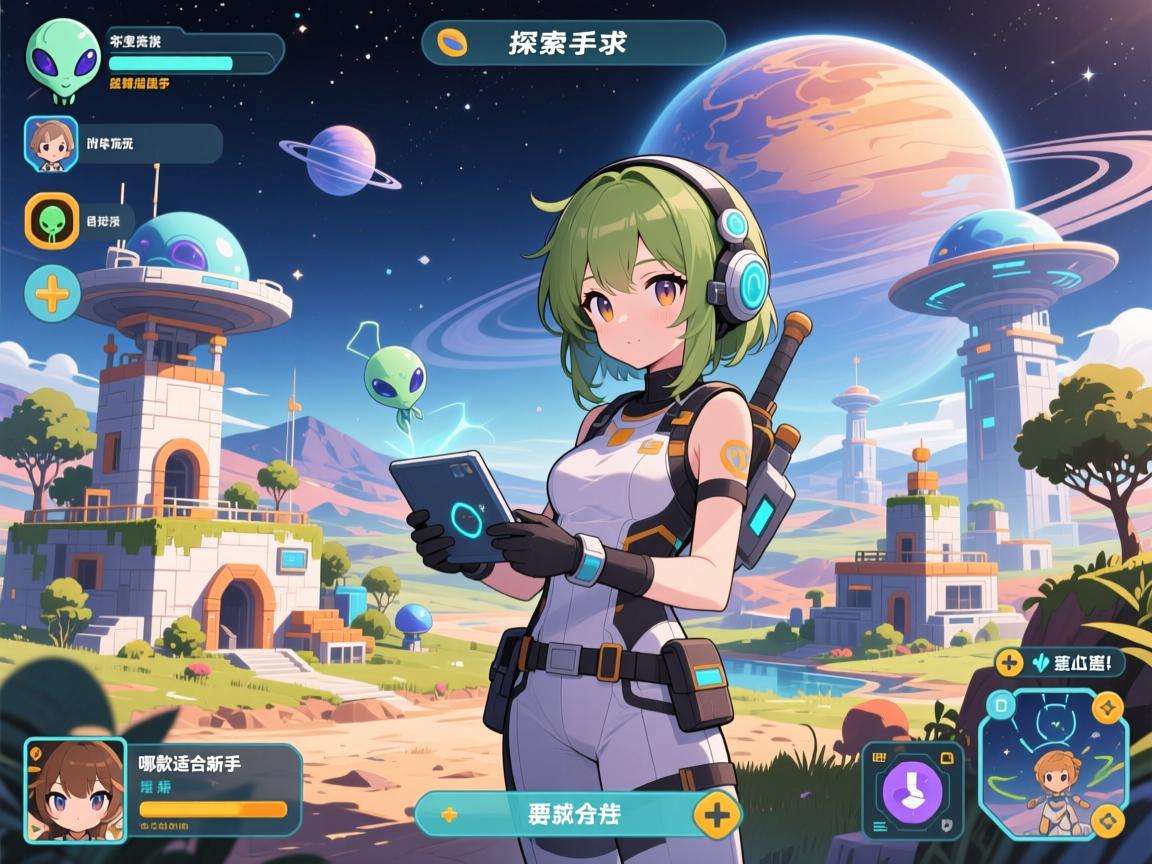Click the orange diamond button on astronaut card
This screenshot has width=1152, height=864.
[x=1107, y=822]
